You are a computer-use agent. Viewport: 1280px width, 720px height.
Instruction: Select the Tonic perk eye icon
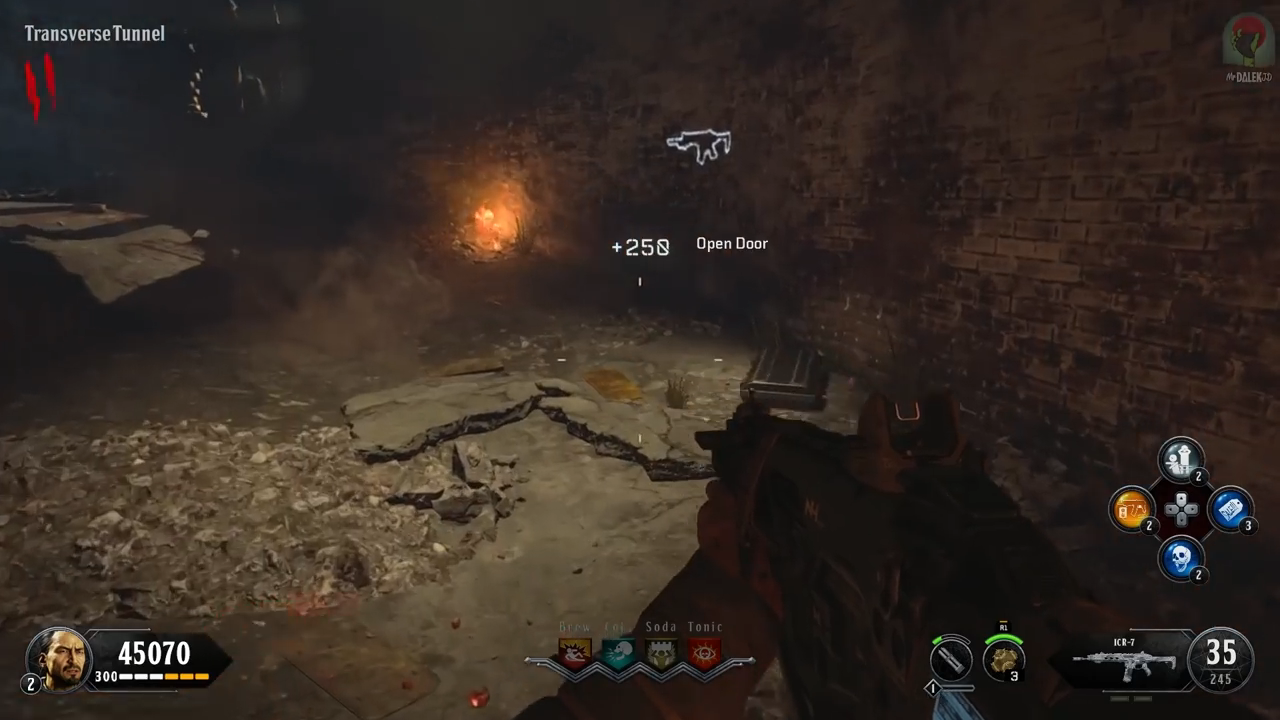coord(704,654)
